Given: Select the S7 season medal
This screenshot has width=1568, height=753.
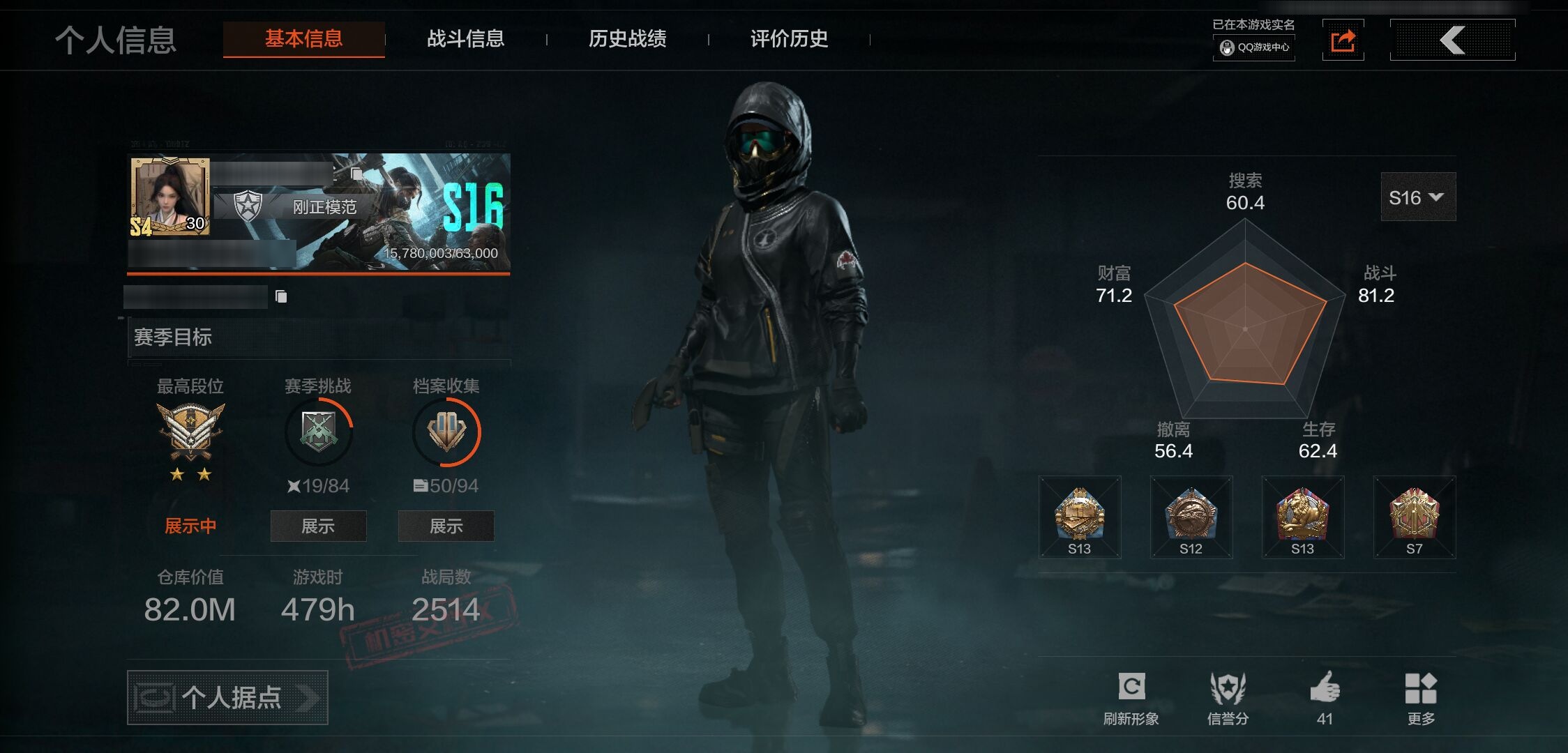Looking at the screenshot, I should click(1414, 517).
